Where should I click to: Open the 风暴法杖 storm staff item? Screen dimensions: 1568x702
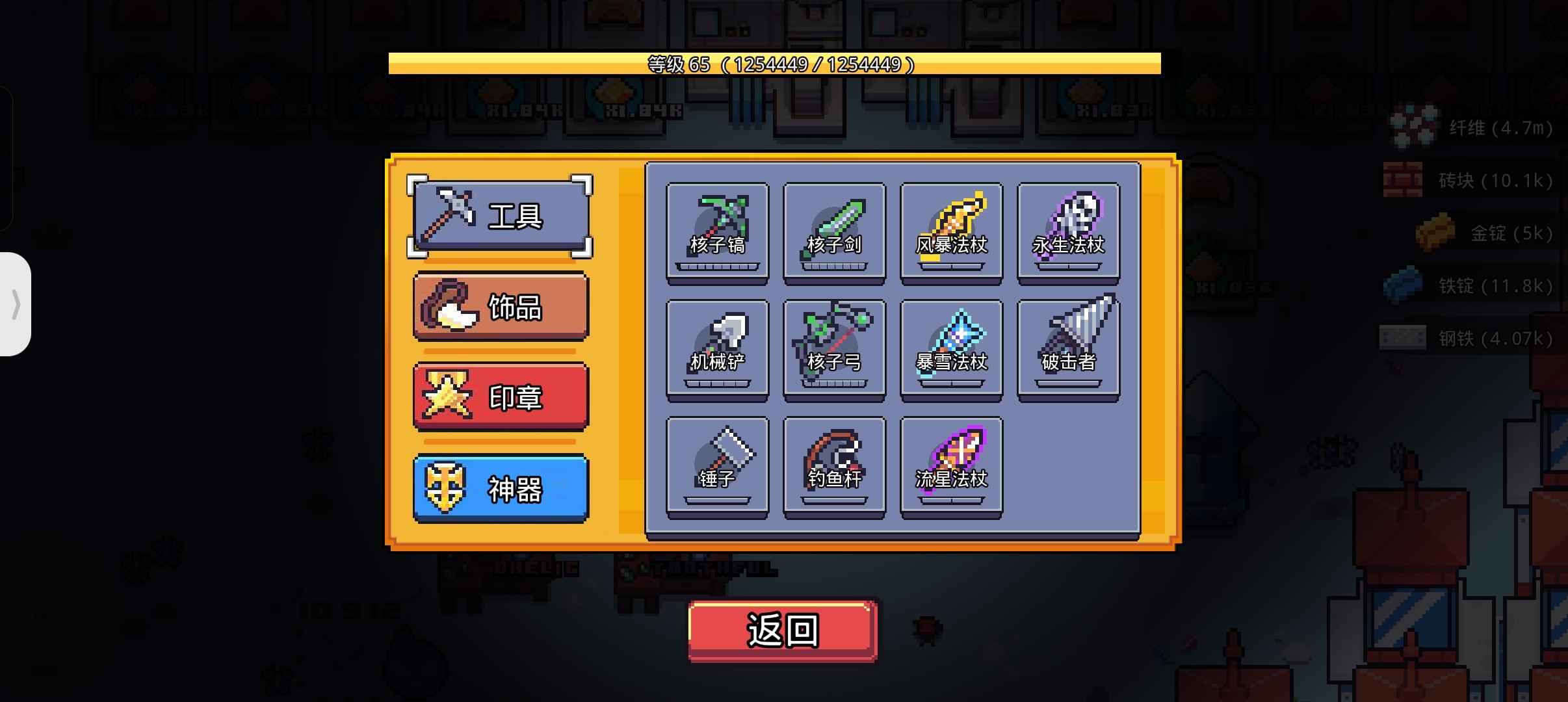pos(951,234)
